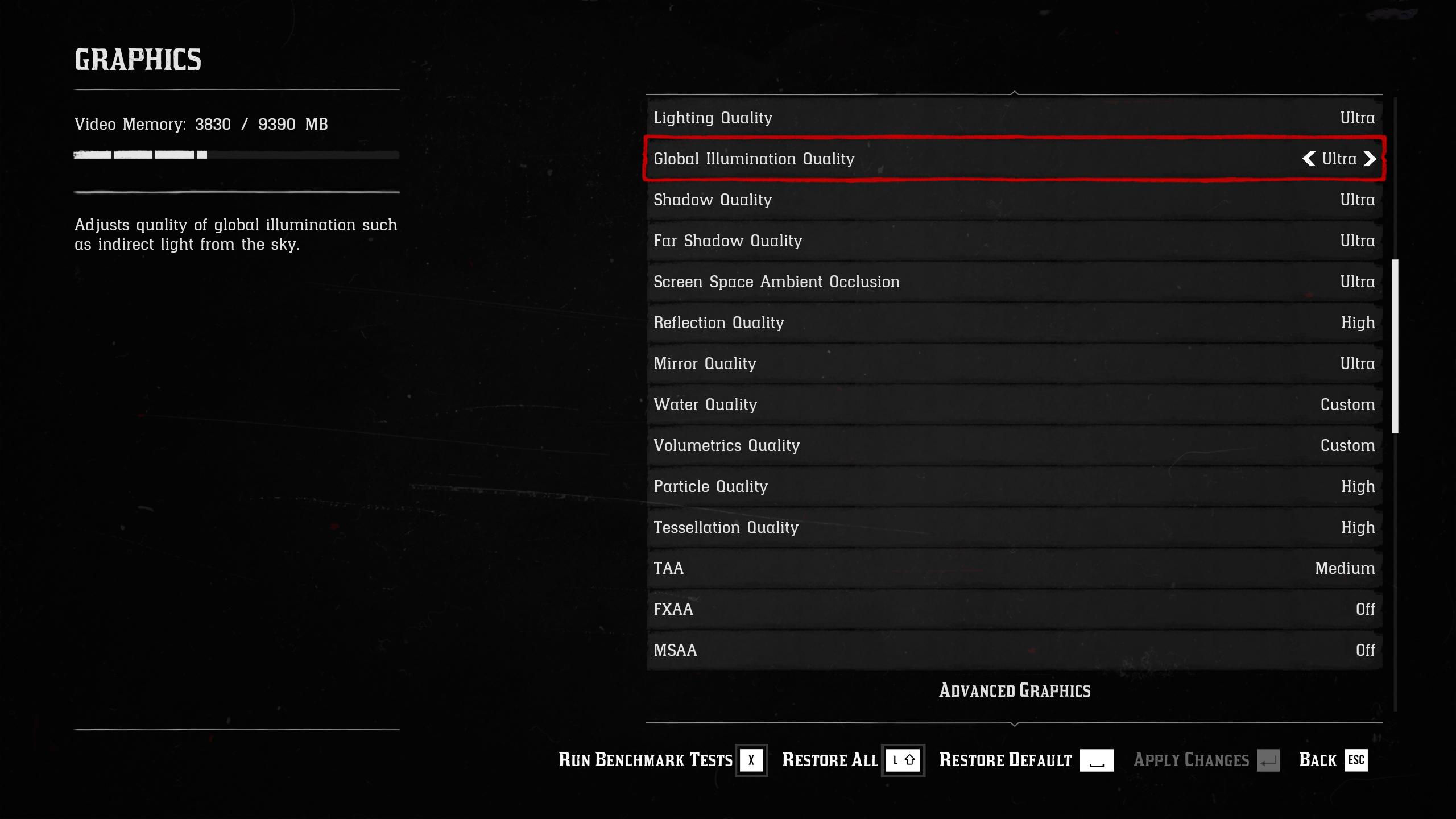Viewport: 1456px width, 819px height.
Task: Click the Enter key icon beside Apply Changes
Action: [1269, 760]
